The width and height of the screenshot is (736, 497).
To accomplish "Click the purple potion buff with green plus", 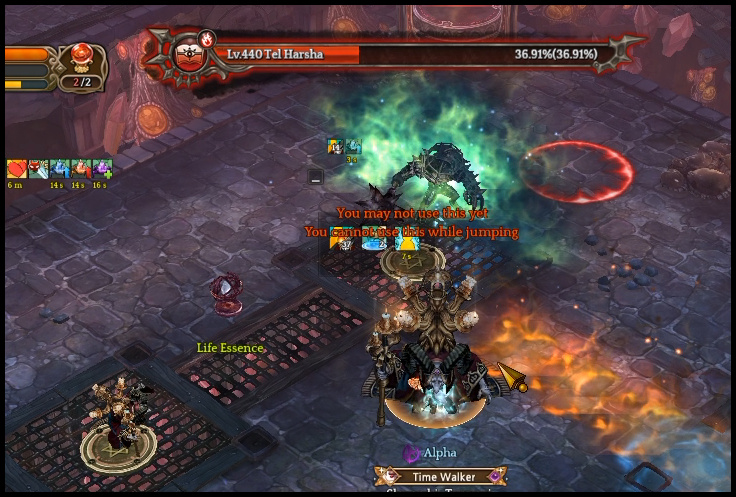I will click(102, 169).
